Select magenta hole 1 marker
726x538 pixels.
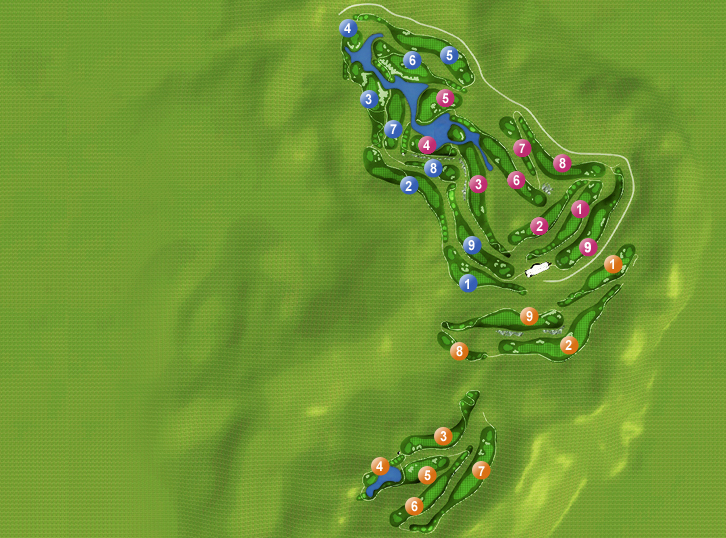click(x=580, y=209)
